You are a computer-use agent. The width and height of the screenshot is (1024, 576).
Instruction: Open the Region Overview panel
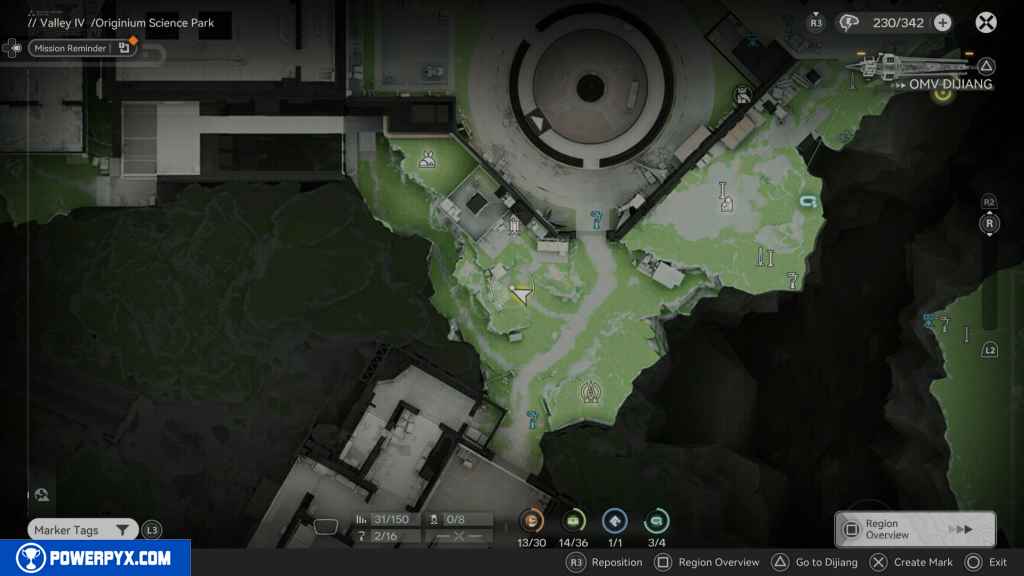pyautogui.click(x=914, y=529)
